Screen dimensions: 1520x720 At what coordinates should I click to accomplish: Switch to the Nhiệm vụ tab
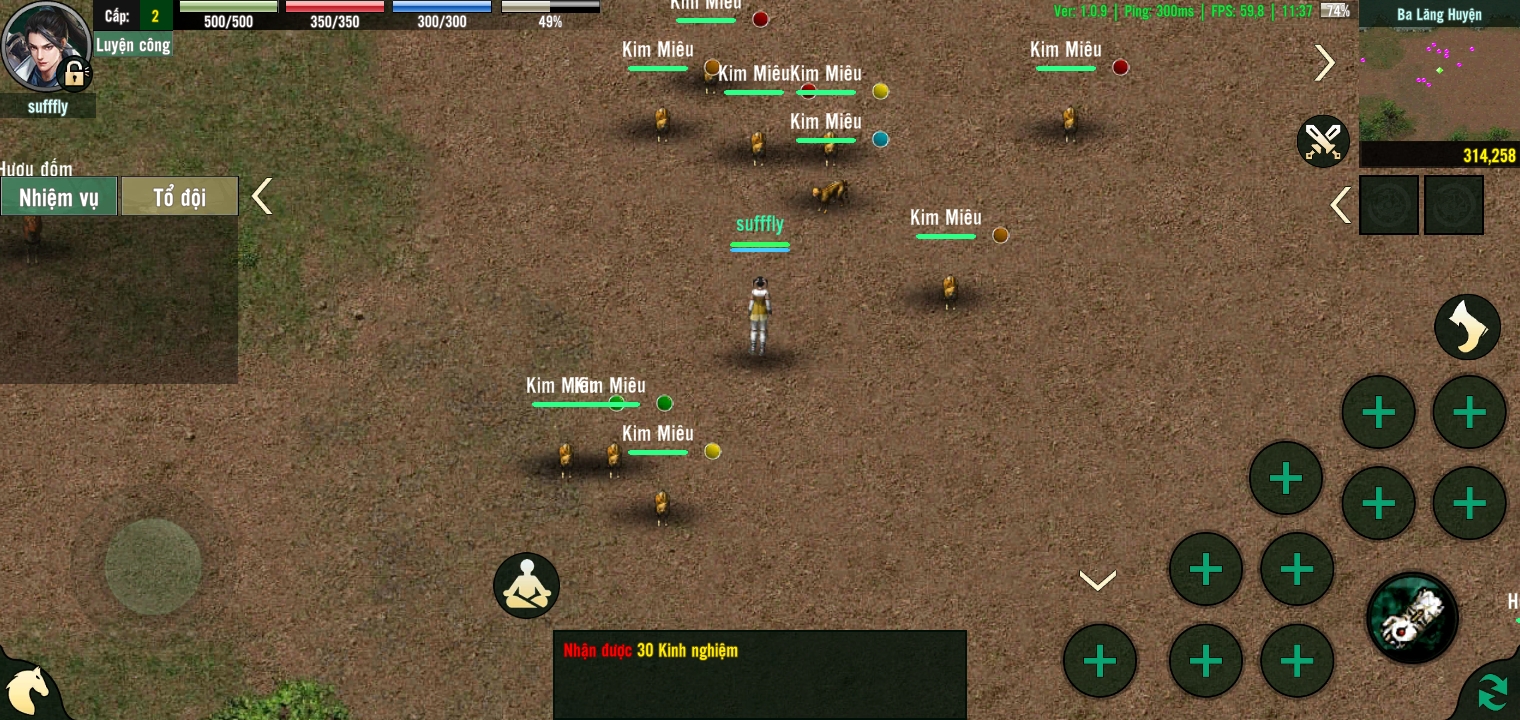pos(59,196)
